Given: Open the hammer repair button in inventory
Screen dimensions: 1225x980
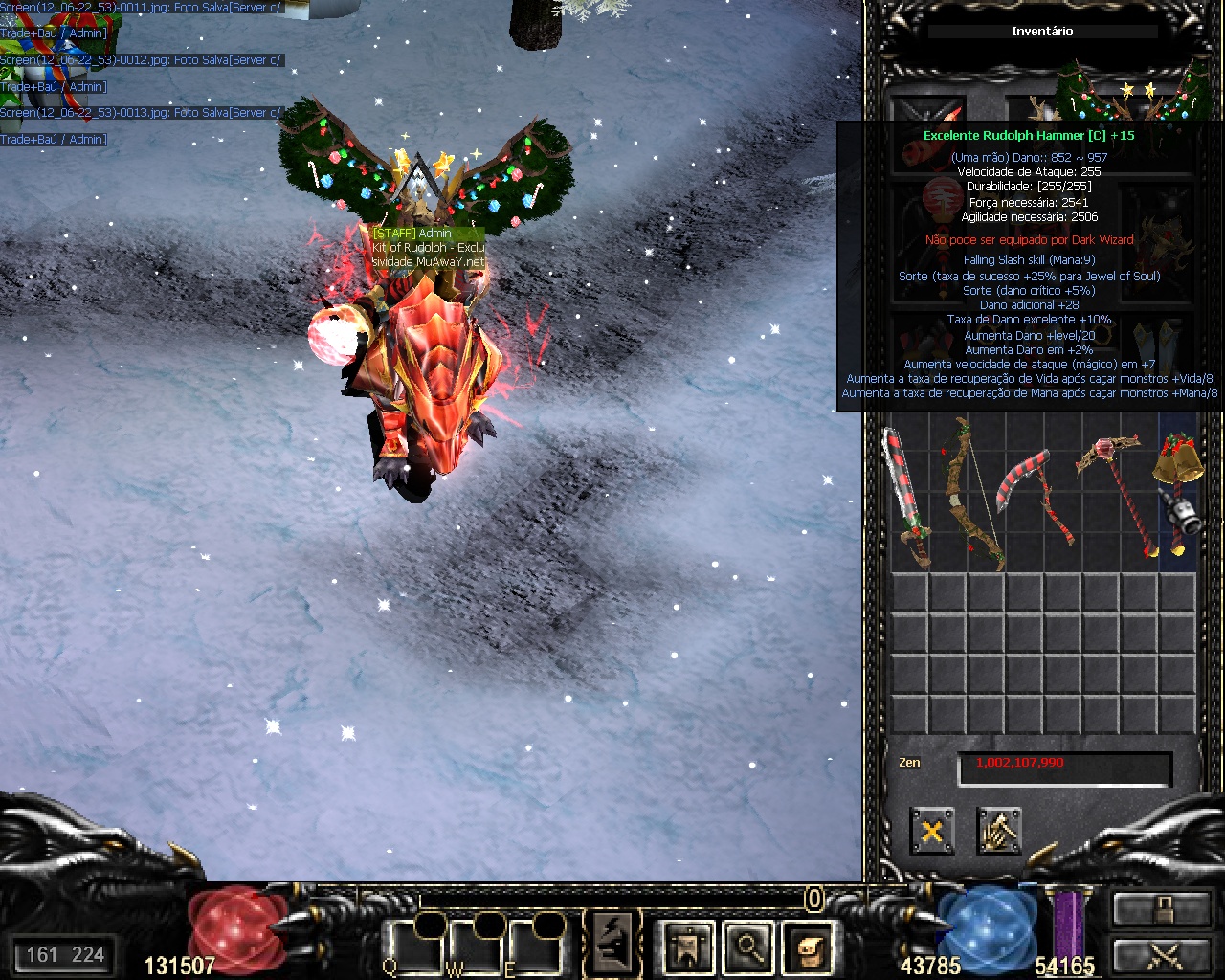Looking at the screenshot, I should pyautogui.click(x=999, y=831).
